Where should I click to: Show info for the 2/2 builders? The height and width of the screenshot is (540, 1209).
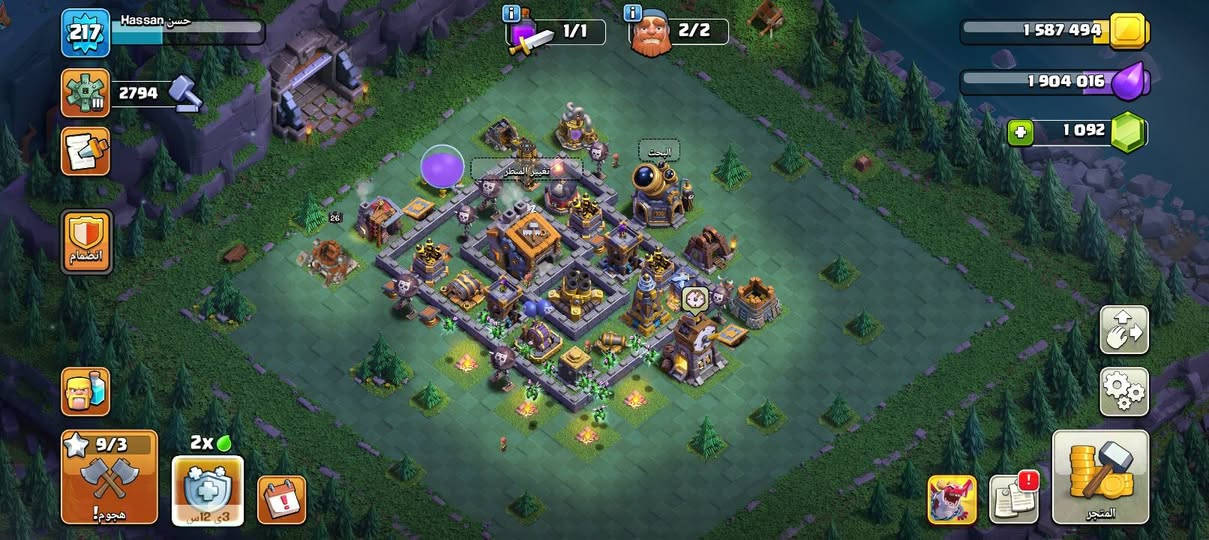[x=632, y=13]
